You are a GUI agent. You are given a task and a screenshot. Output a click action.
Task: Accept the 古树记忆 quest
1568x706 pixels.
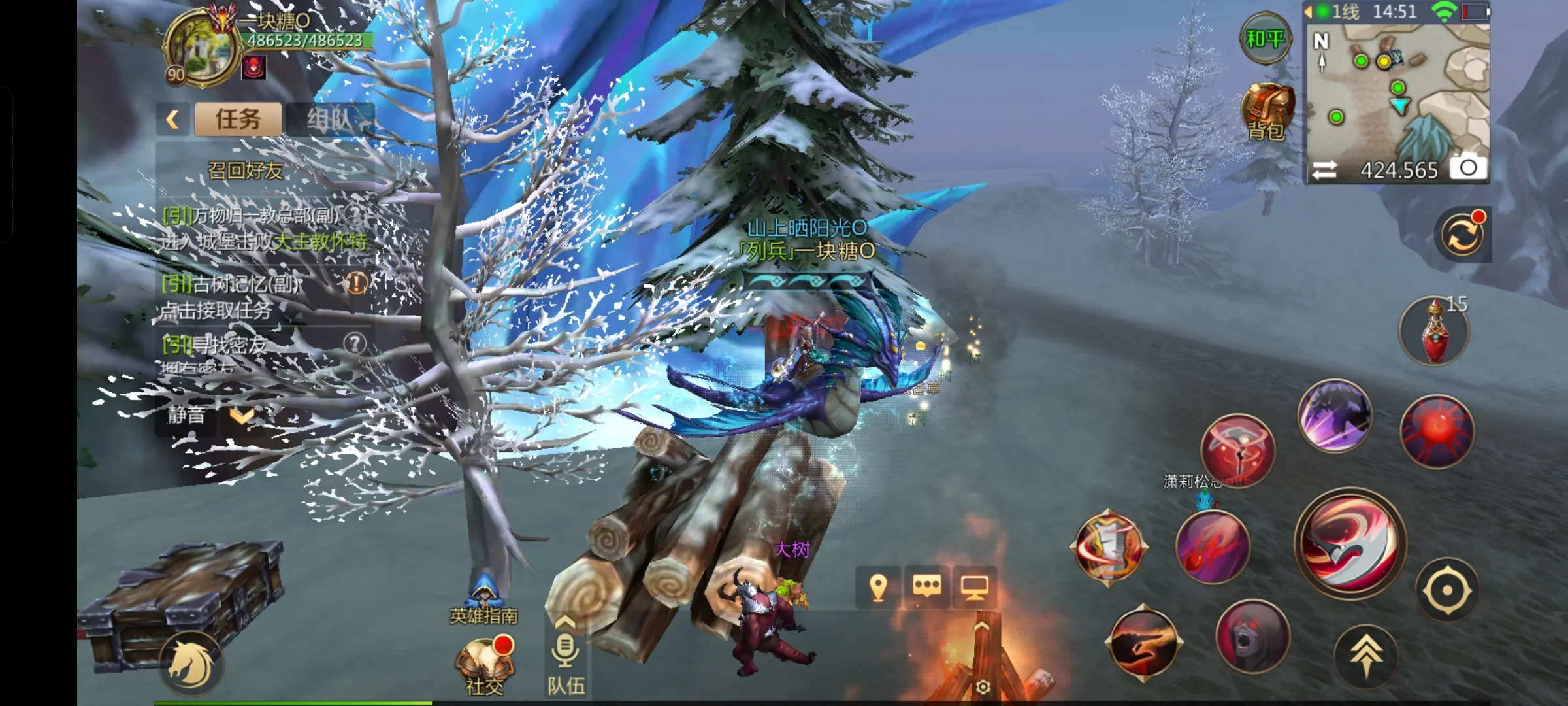tap(261, 296)
